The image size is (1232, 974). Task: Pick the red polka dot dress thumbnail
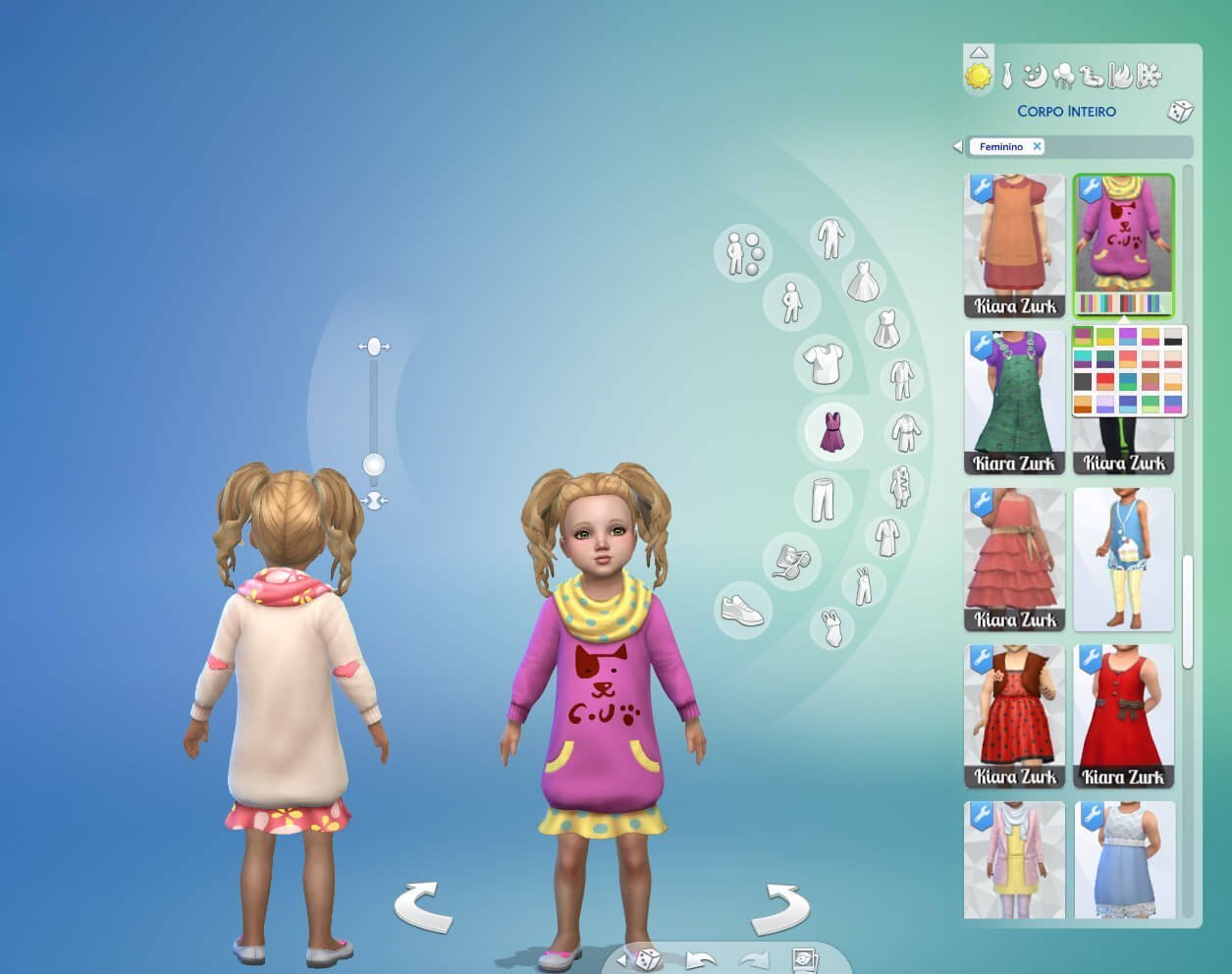point(1015,716)
